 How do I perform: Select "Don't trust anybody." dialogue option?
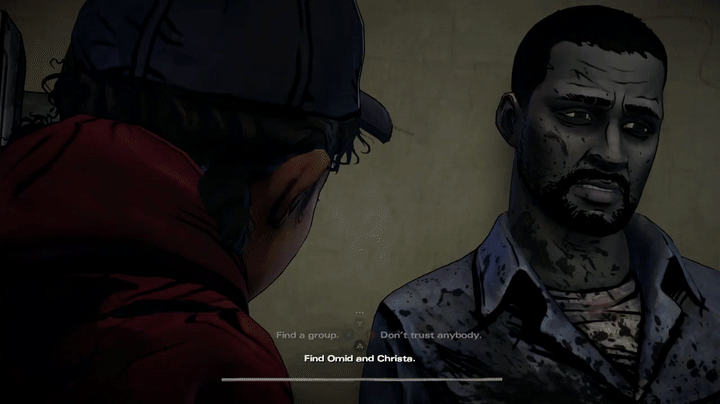pos(431,335)
